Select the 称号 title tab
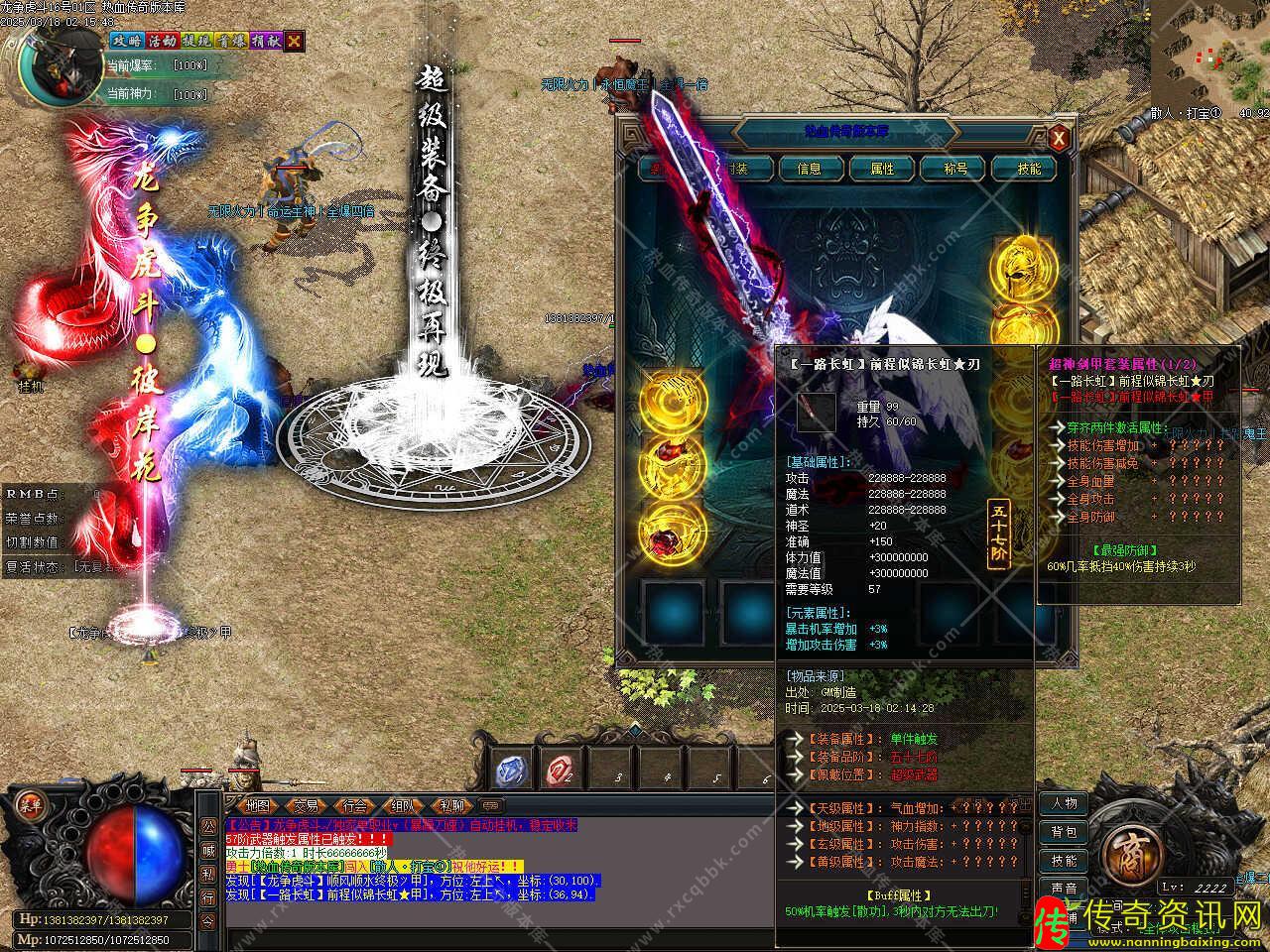 (955, 169)
